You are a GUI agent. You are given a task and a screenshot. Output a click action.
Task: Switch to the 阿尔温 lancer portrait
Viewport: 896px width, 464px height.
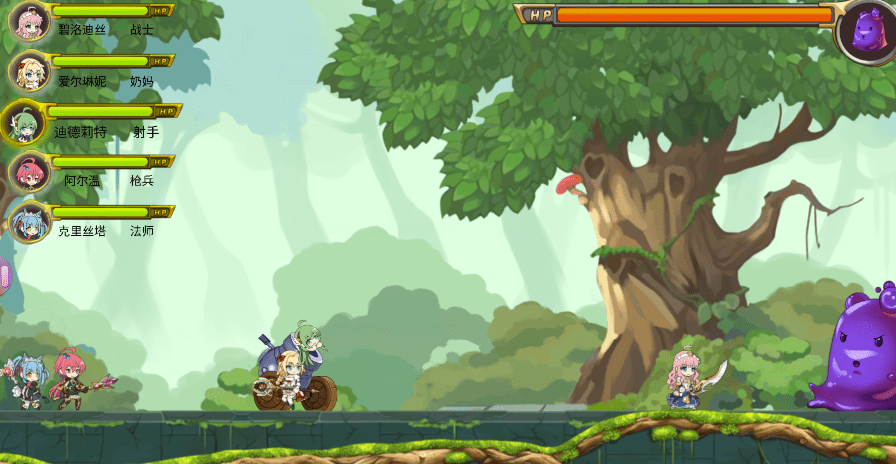pyautogui.click(x=29, y=173)
